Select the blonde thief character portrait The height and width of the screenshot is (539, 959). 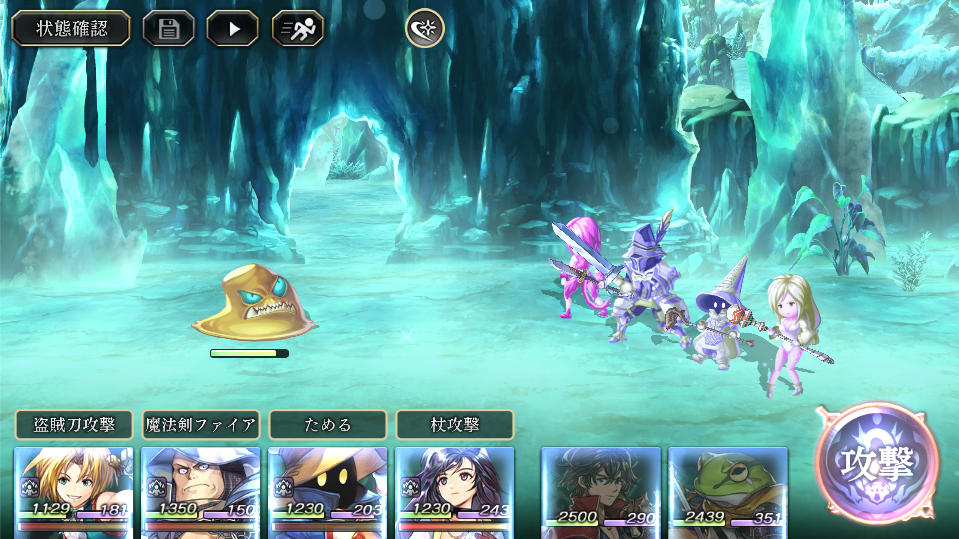pos(74,490)
